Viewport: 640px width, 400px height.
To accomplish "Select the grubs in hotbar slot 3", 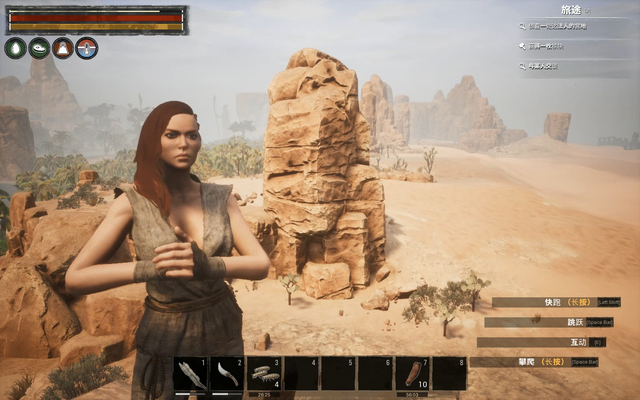I will click(264, 374).
